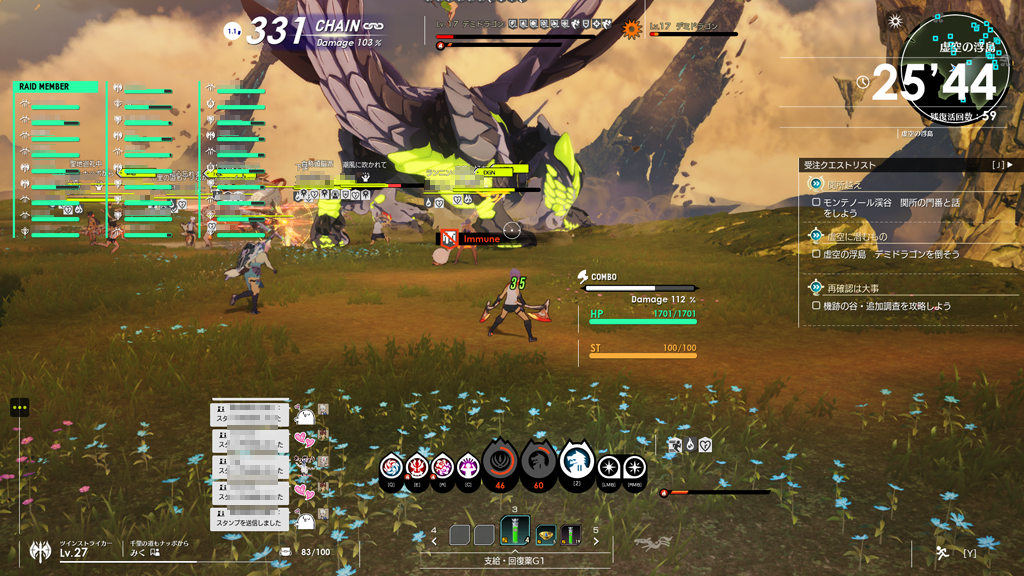Select the Montenor Valley checkpoint quest entry
The width and height of the screenshot is (1024, 576).
coord(890,207)
